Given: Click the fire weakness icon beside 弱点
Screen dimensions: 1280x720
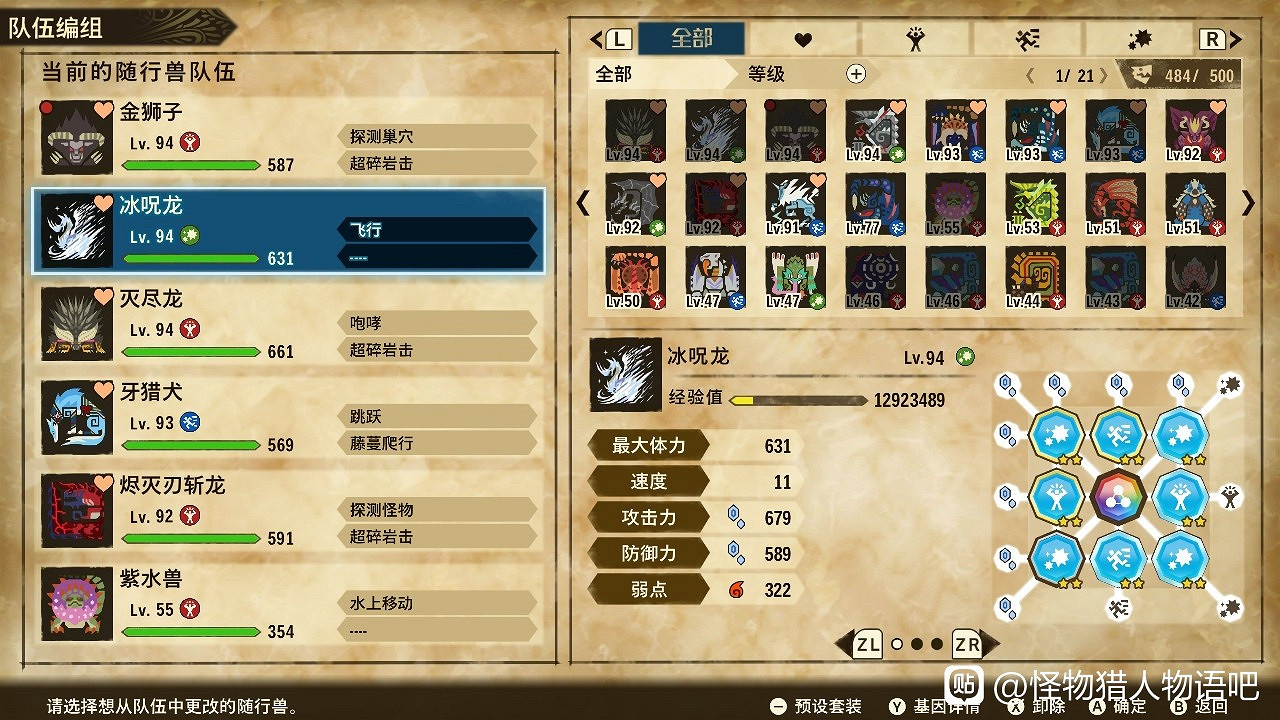Looking at the screenshot, I should (738, 590).
